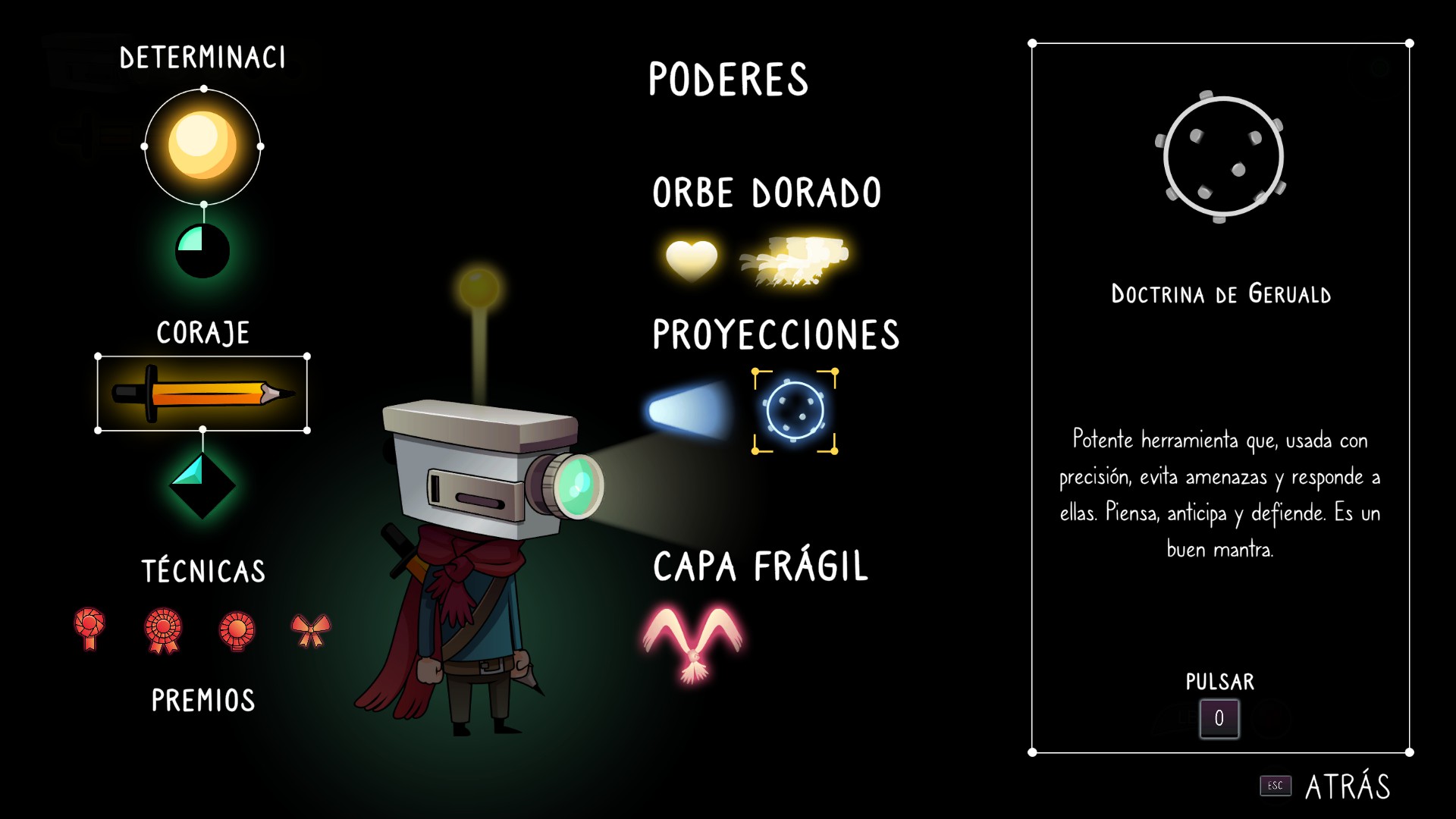
Task: Select the teal diamond gem icon
Action: [x=202, y=485]
